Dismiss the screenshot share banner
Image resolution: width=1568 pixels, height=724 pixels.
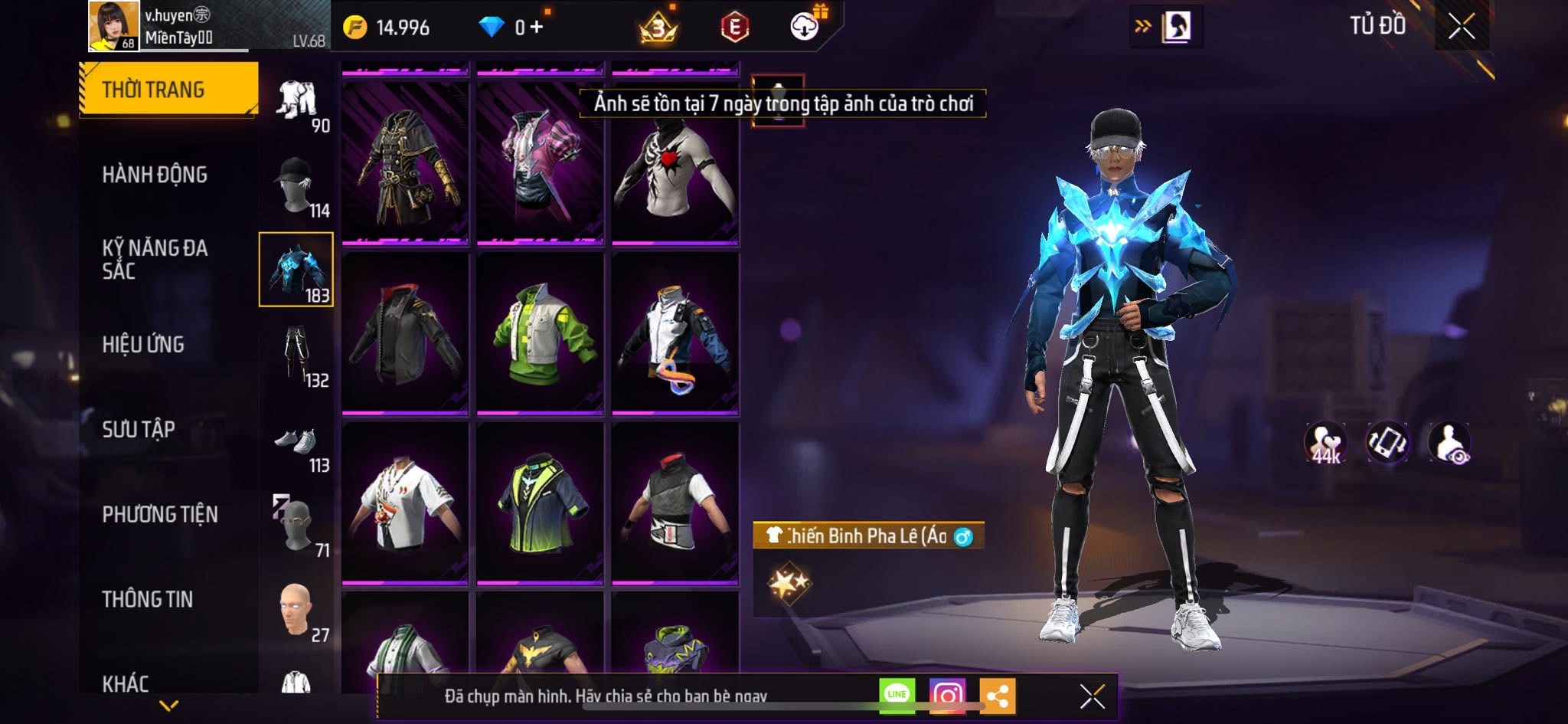coord(1092,696)
